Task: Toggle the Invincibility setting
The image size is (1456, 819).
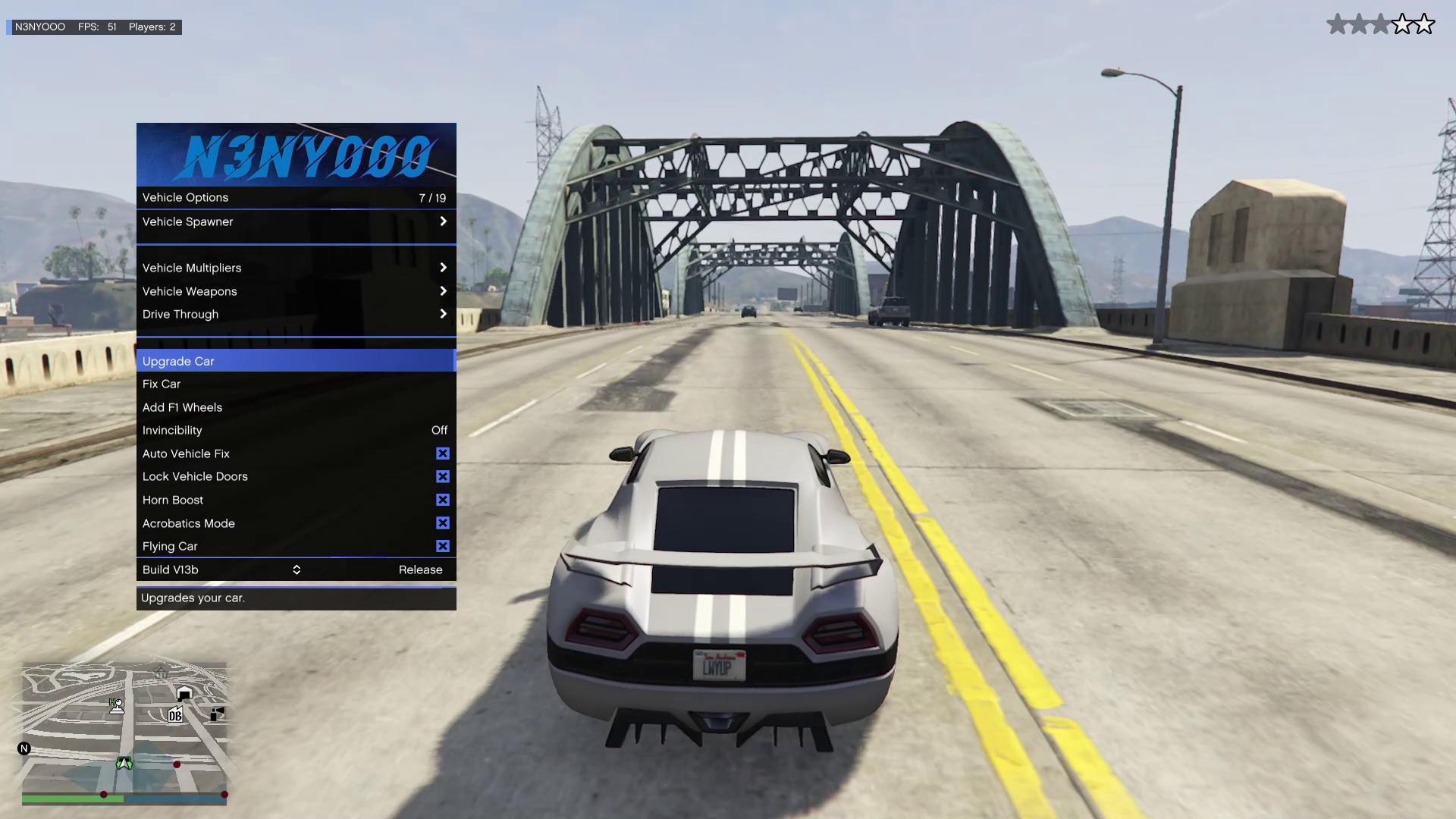Action: click(296, 430)
